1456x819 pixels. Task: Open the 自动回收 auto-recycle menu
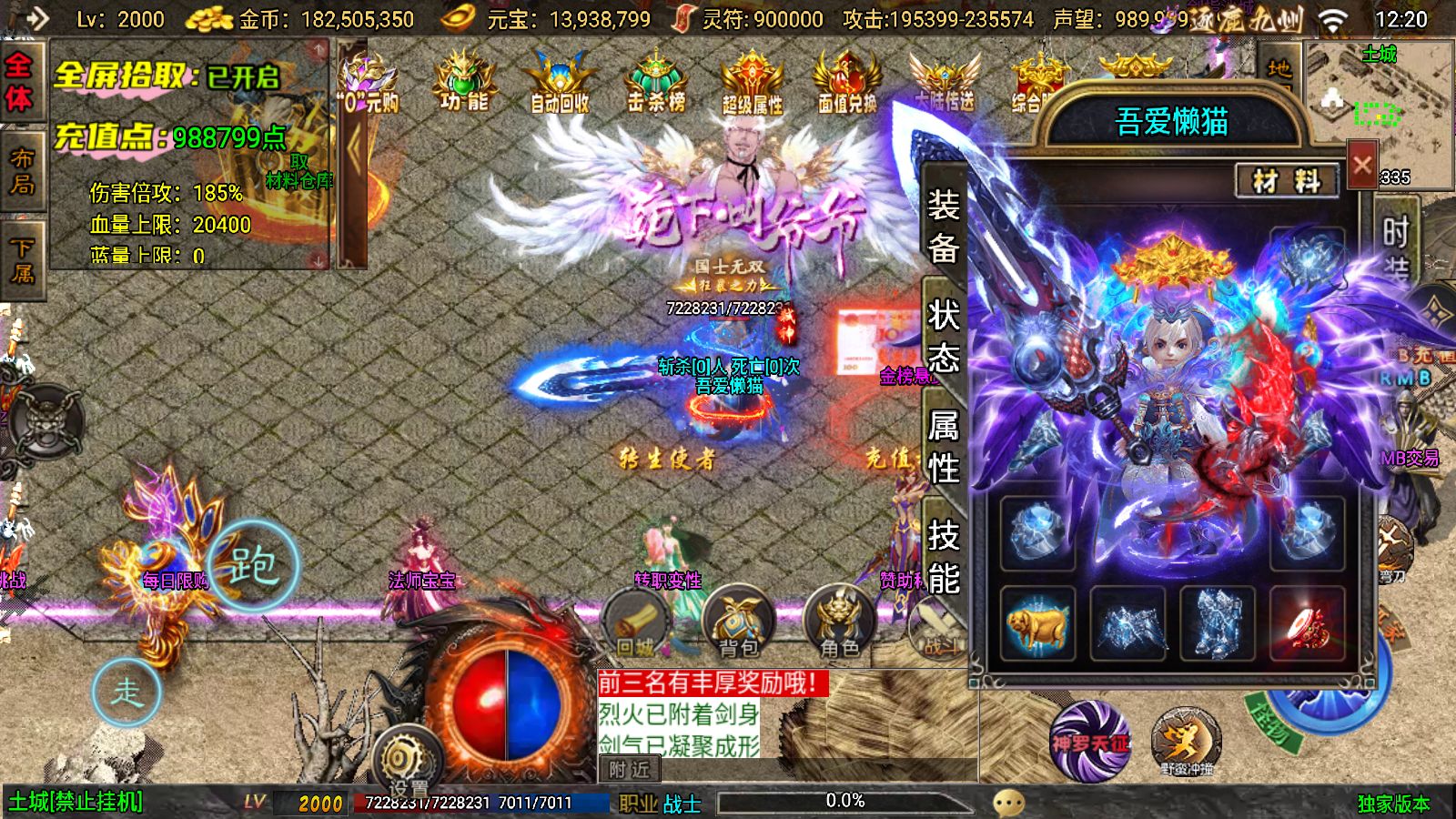tap(560, 82)
